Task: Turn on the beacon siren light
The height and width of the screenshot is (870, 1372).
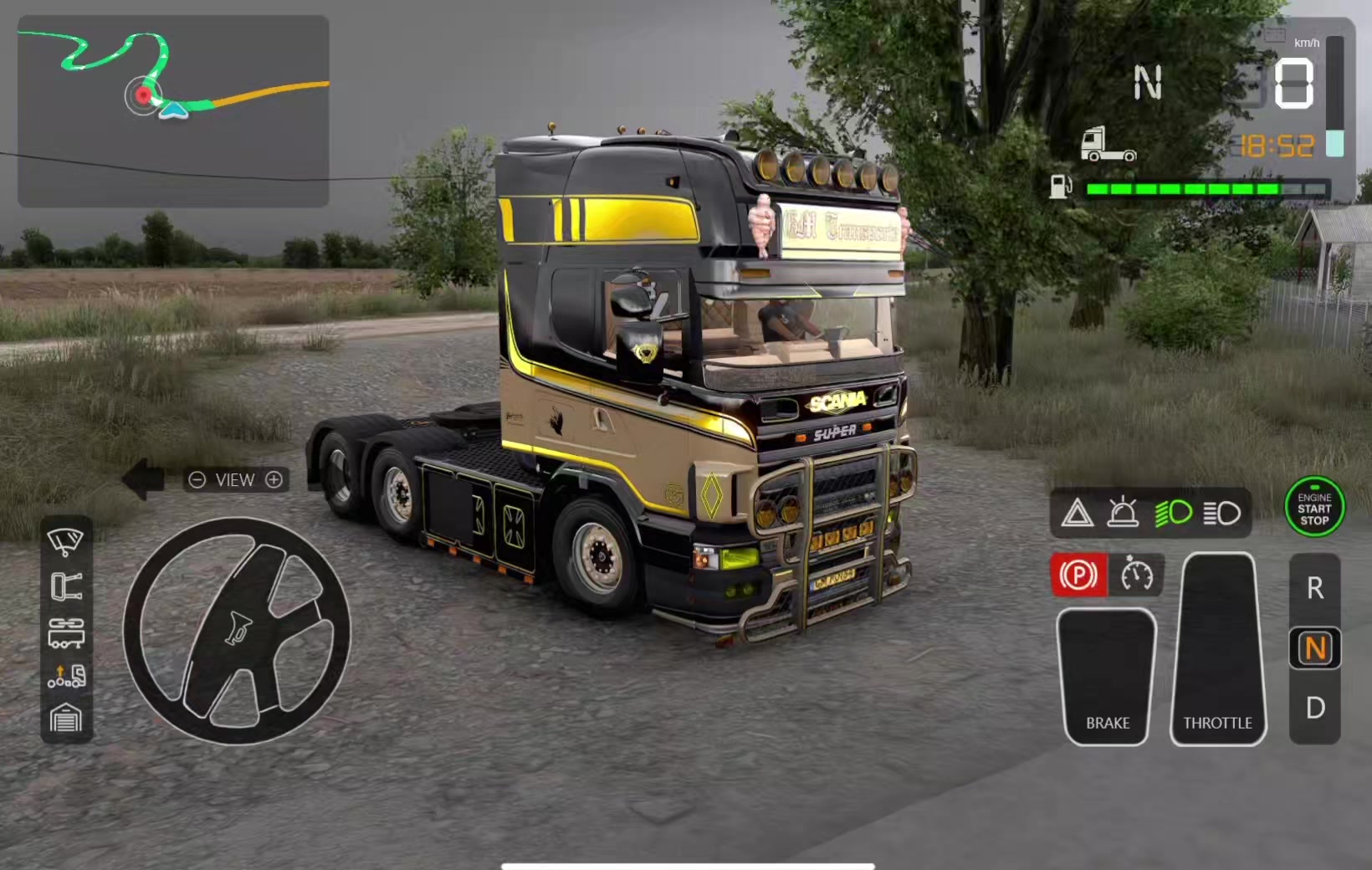Action: [1123, 513]
